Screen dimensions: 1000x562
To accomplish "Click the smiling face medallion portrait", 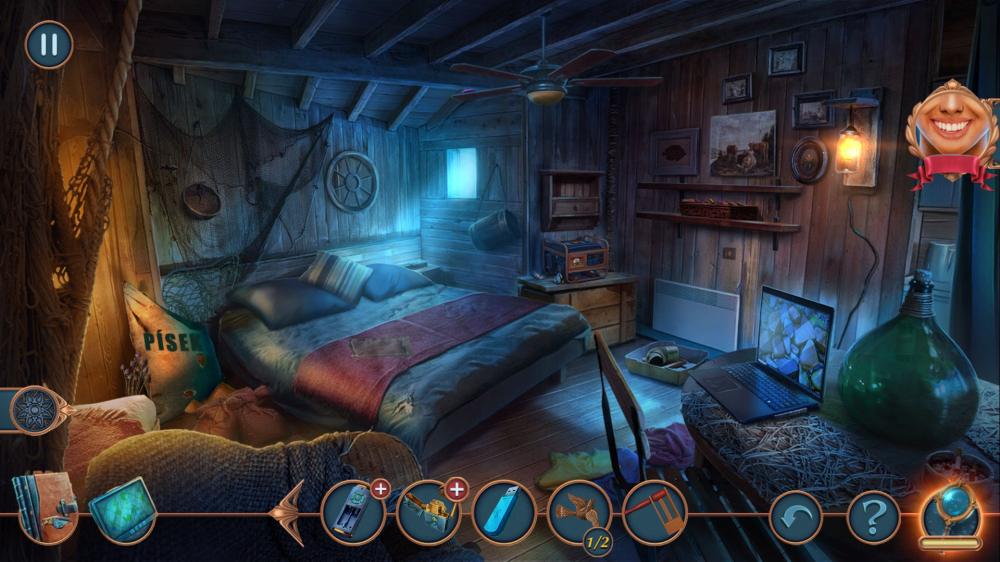I will [x=952, y=130].
